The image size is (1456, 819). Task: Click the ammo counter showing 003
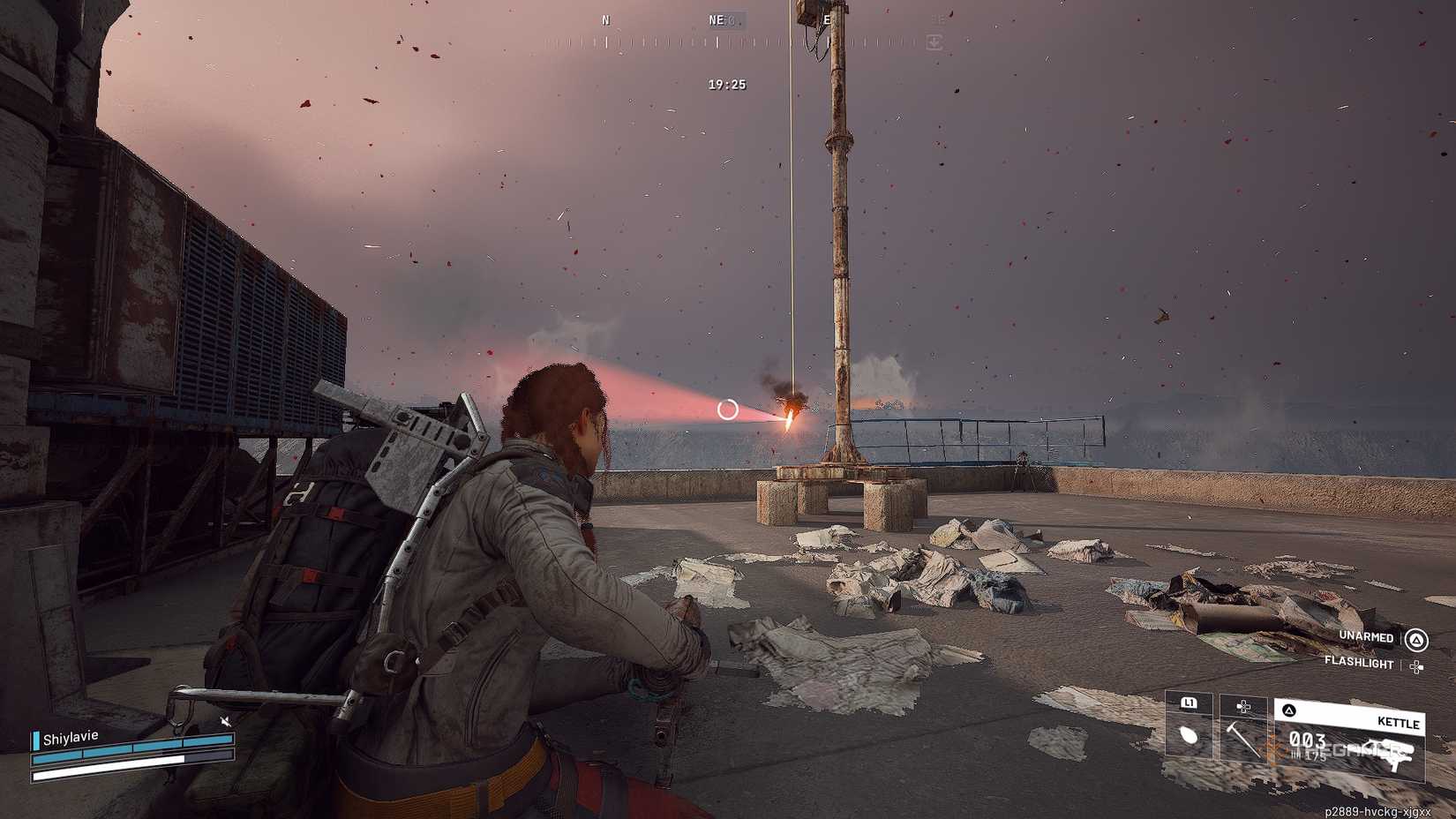(x=1310, y=738)
